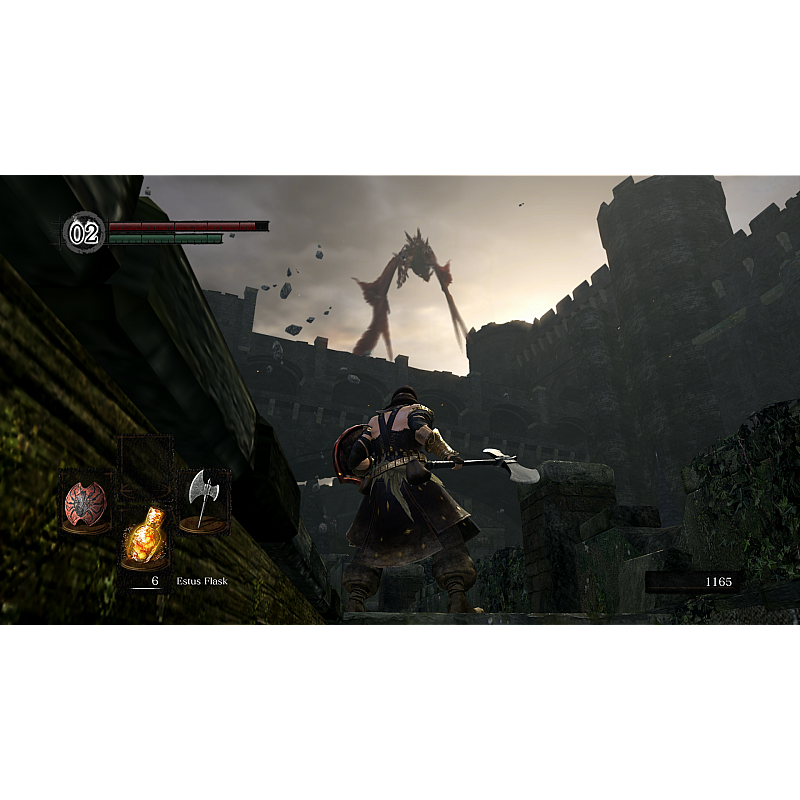
Task: Click the humanity counter emblem
Action: click(x=84, y=233)
